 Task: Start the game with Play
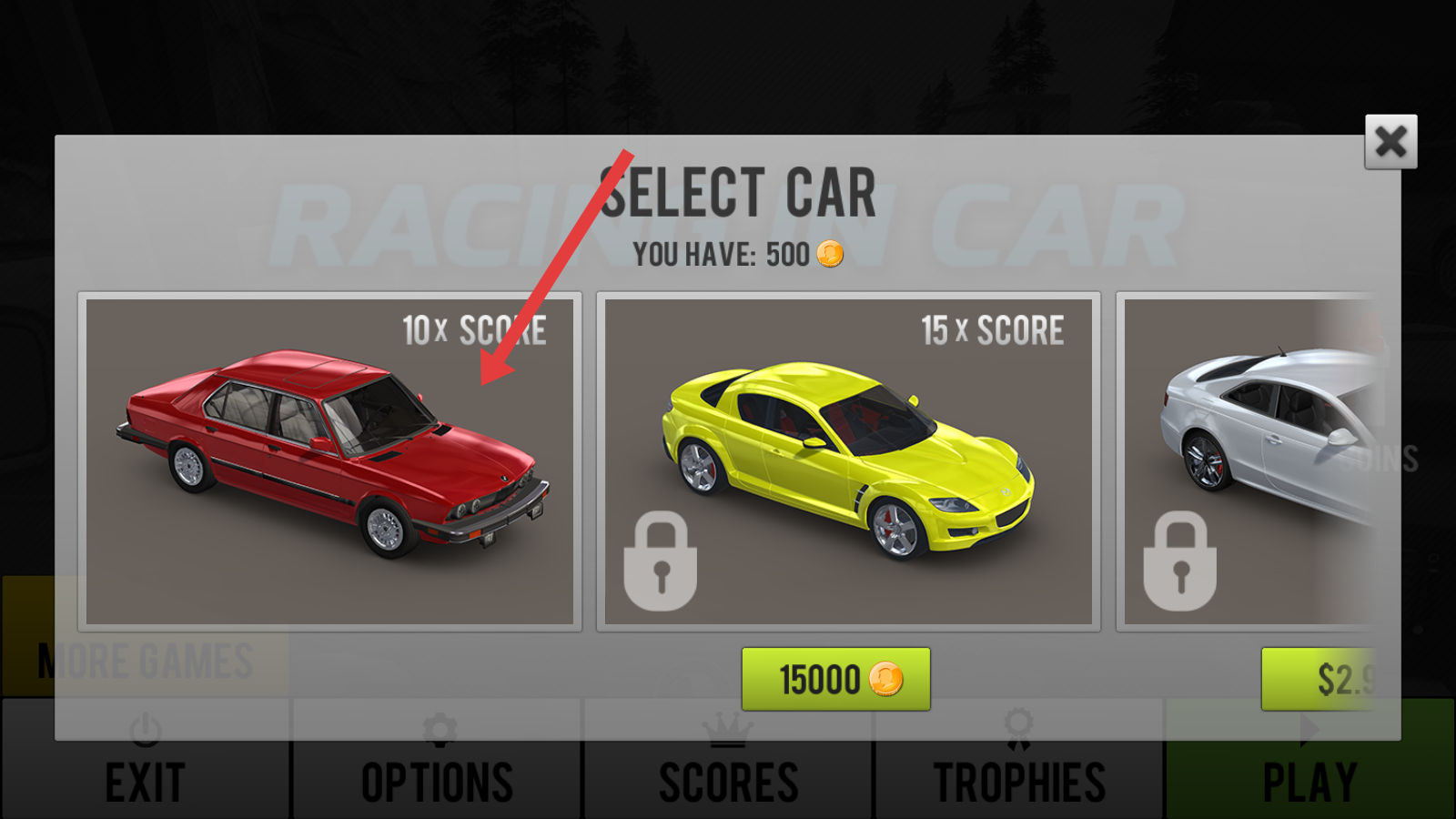coord(1309,781)
